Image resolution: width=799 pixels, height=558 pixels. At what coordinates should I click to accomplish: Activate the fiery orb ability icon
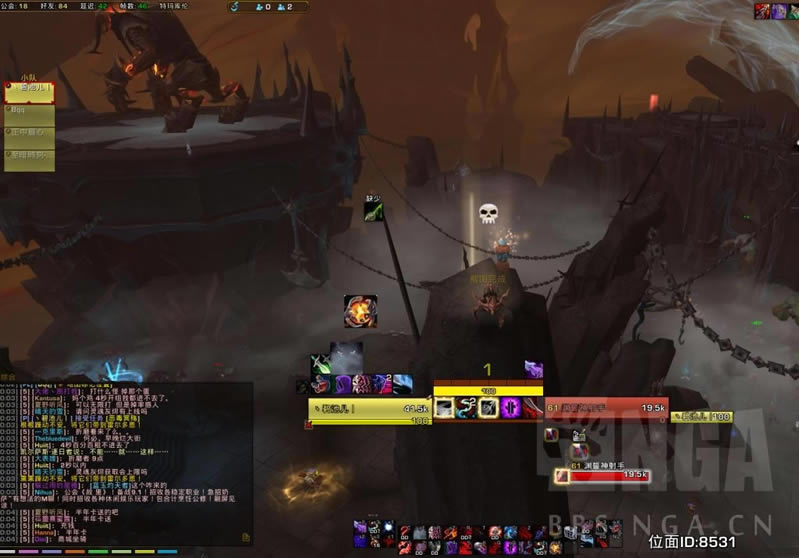click(x=360, y=311)
